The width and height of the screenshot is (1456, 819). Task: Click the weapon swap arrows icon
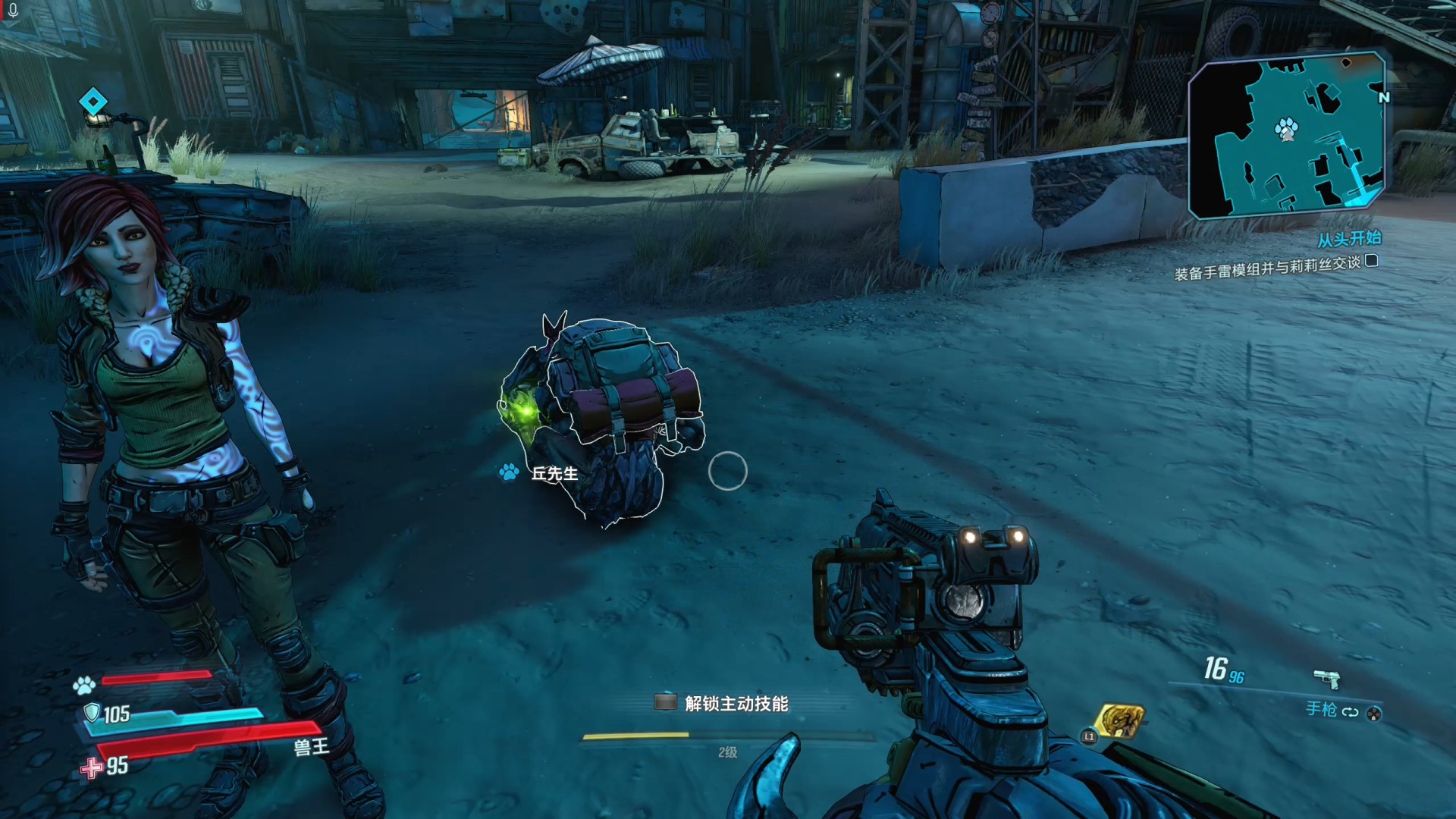coord(1350,712)
